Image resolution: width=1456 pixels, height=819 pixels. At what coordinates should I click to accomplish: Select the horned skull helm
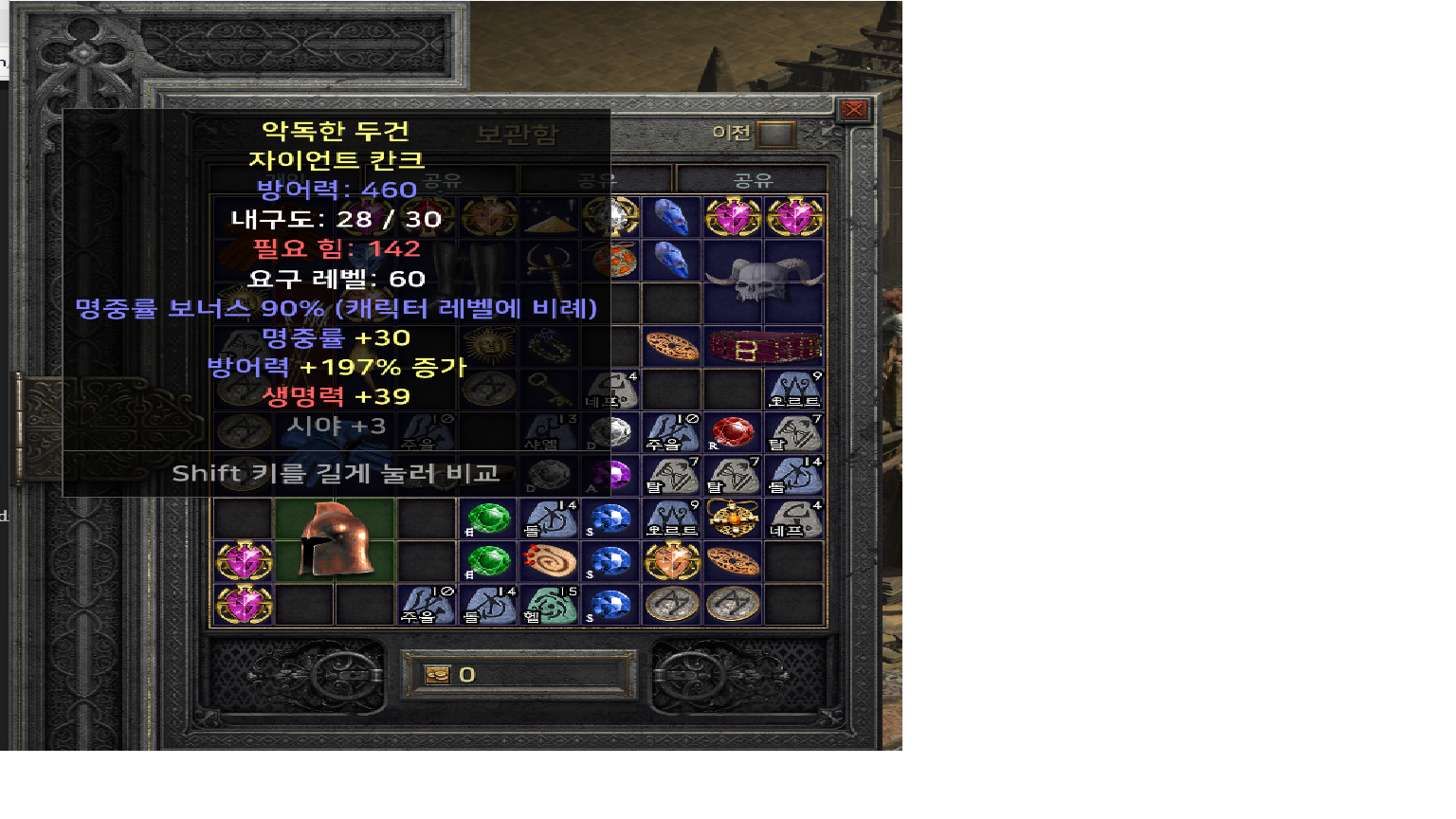(763, 282)
